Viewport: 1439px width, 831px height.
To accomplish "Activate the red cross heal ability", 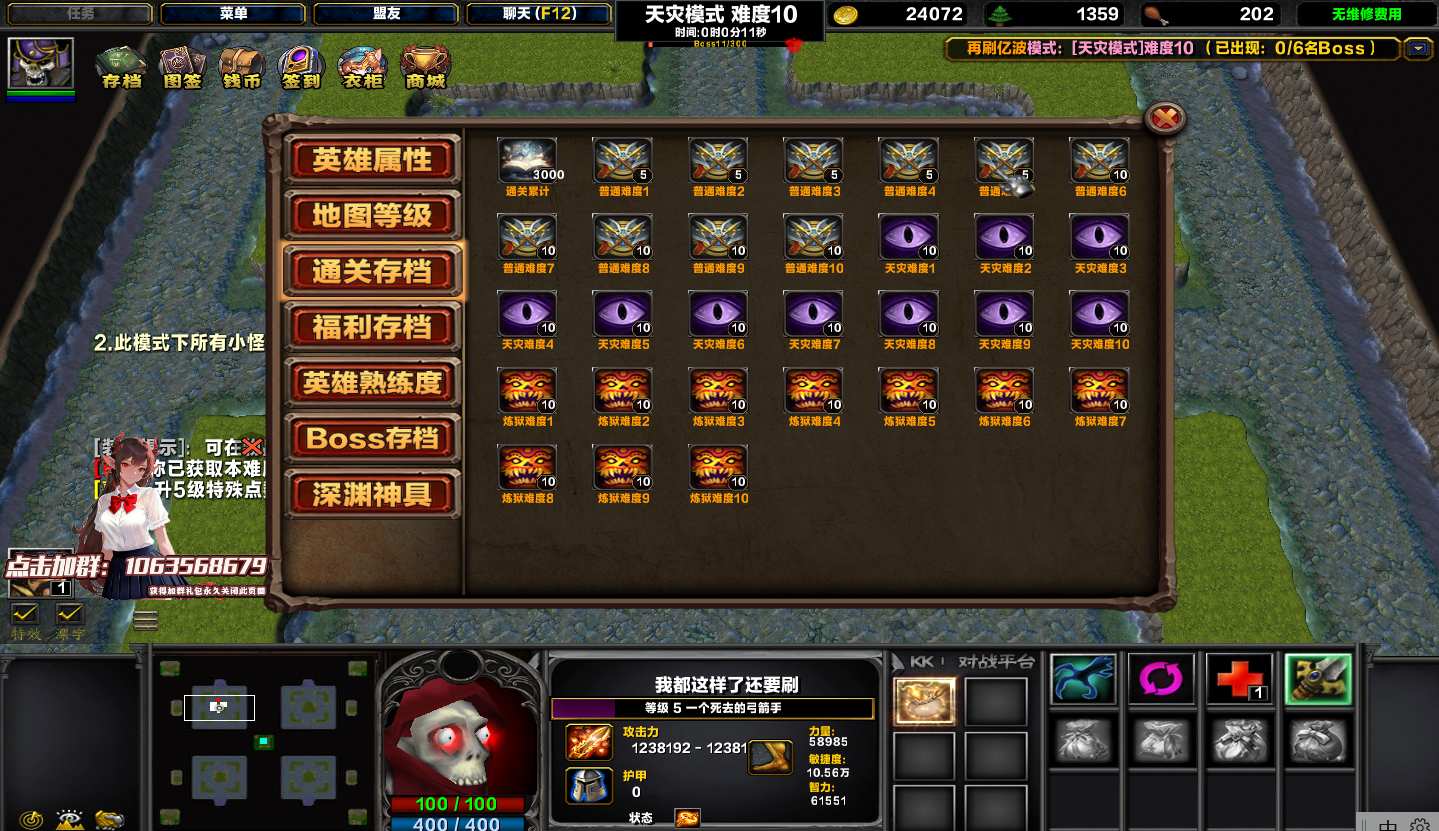I will pyautogui.click(x=1239, y=680).
